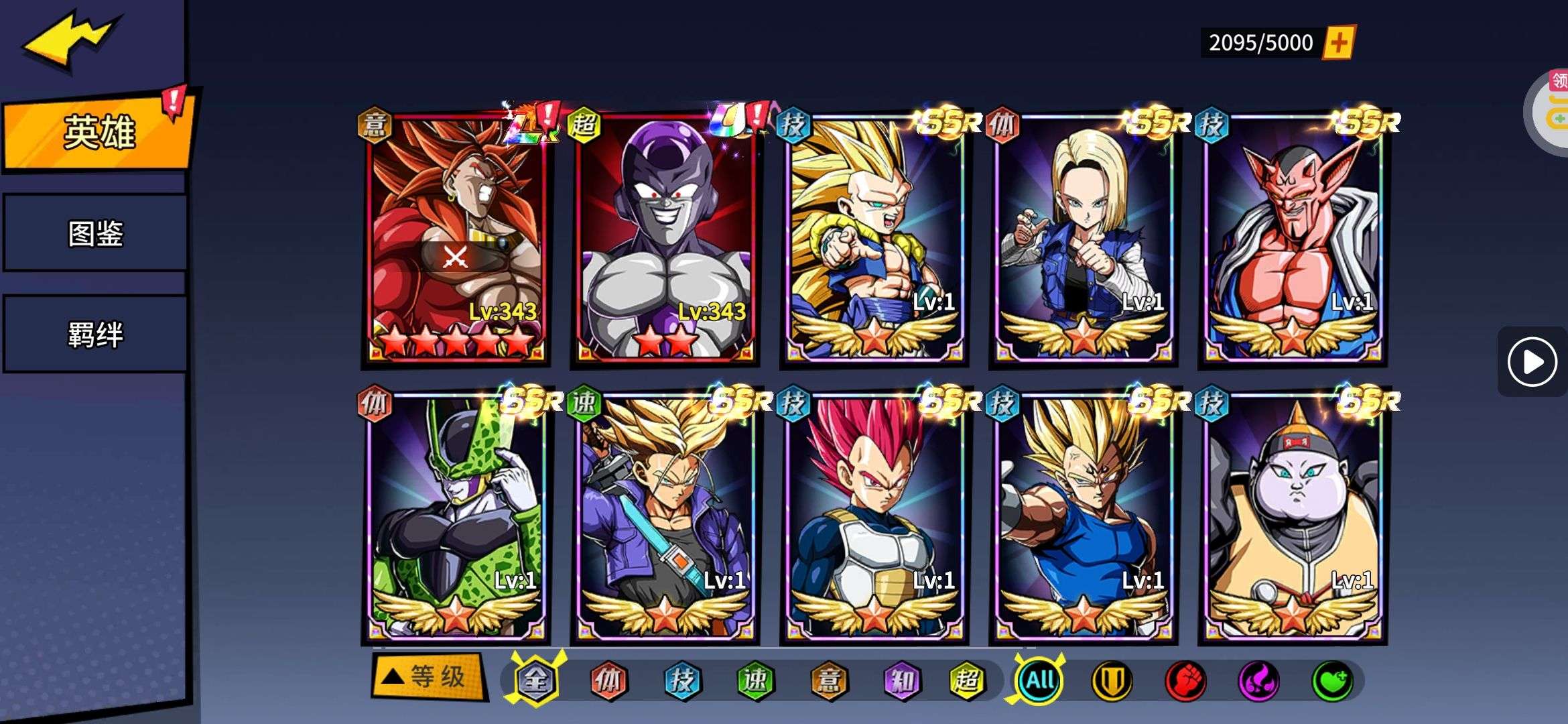Show only the green 速 type heroes
The width and height of the screenshot is (1568, 724).
tap(755, 680)
